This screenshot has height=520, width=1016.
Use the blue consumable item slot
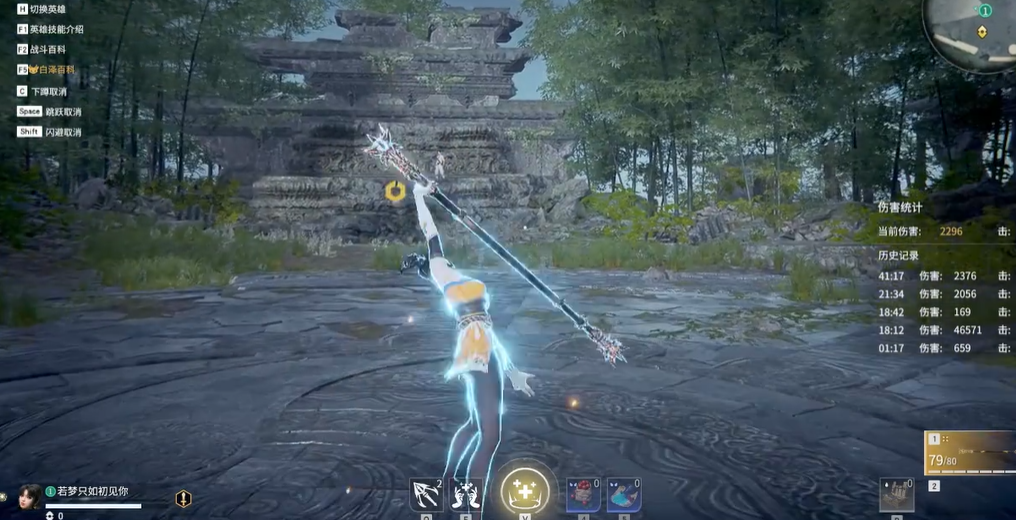pos(624,495)
